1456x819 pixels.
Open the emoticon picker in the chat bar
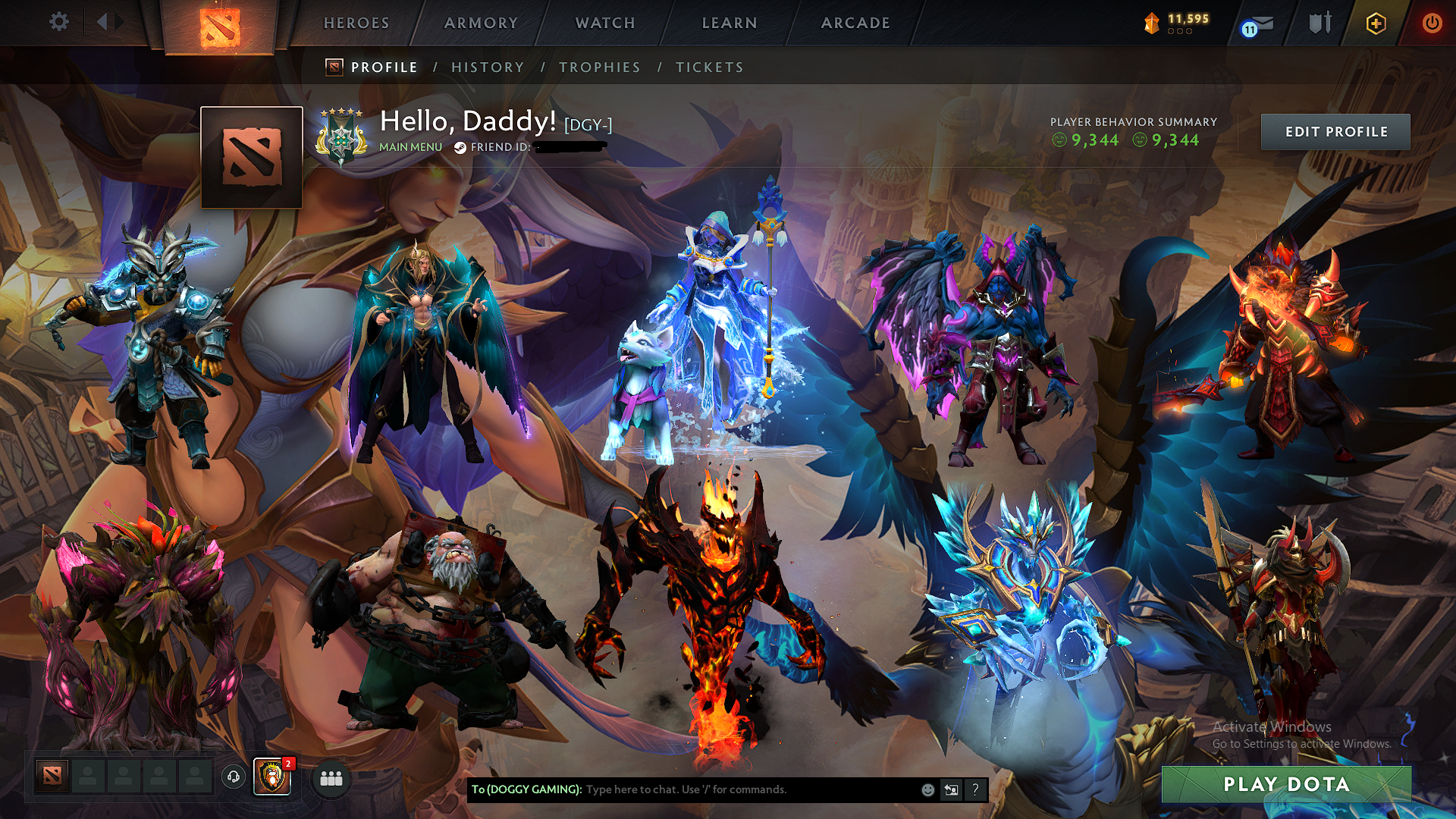click(927, 789)
